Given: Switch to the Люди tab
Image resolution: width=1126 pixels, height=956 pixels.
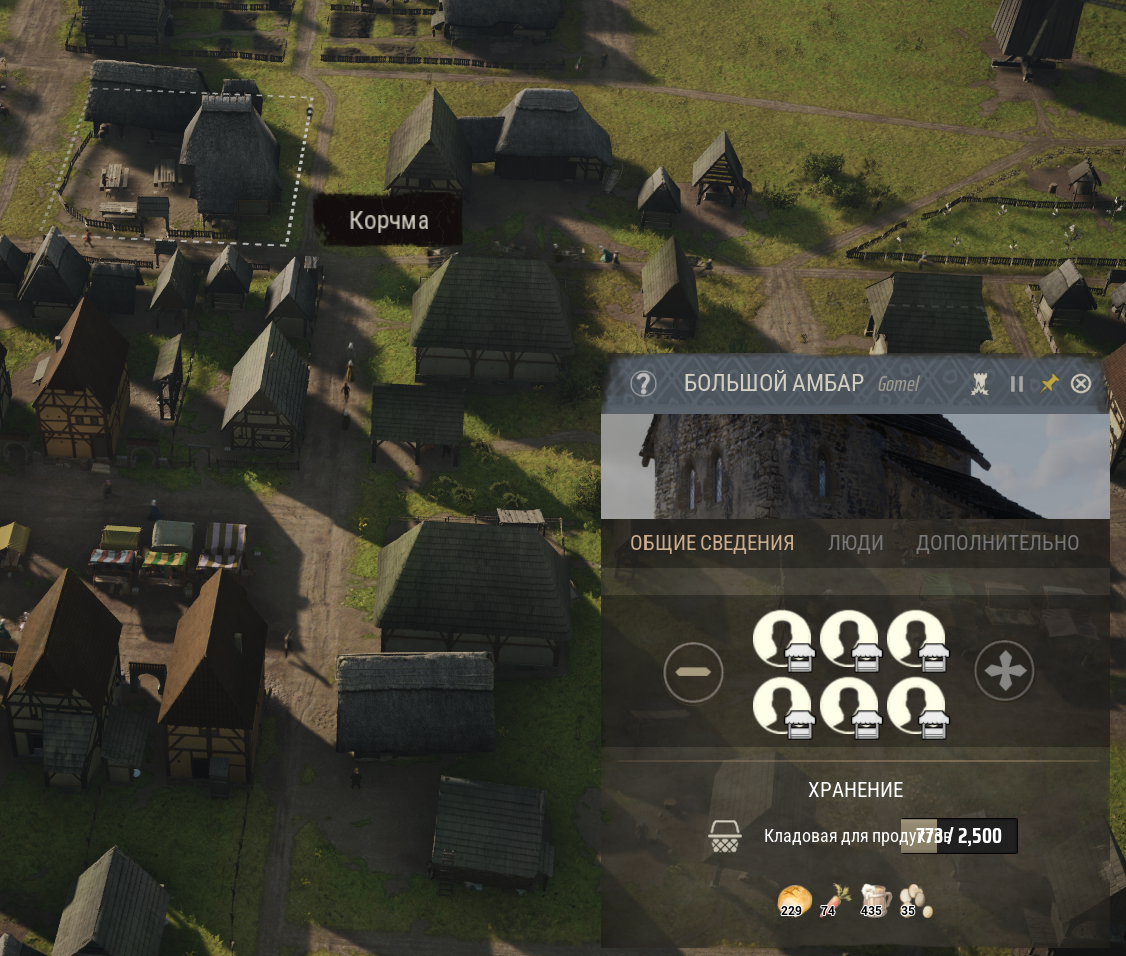Looking at the screenshot, I should (855, 543).
